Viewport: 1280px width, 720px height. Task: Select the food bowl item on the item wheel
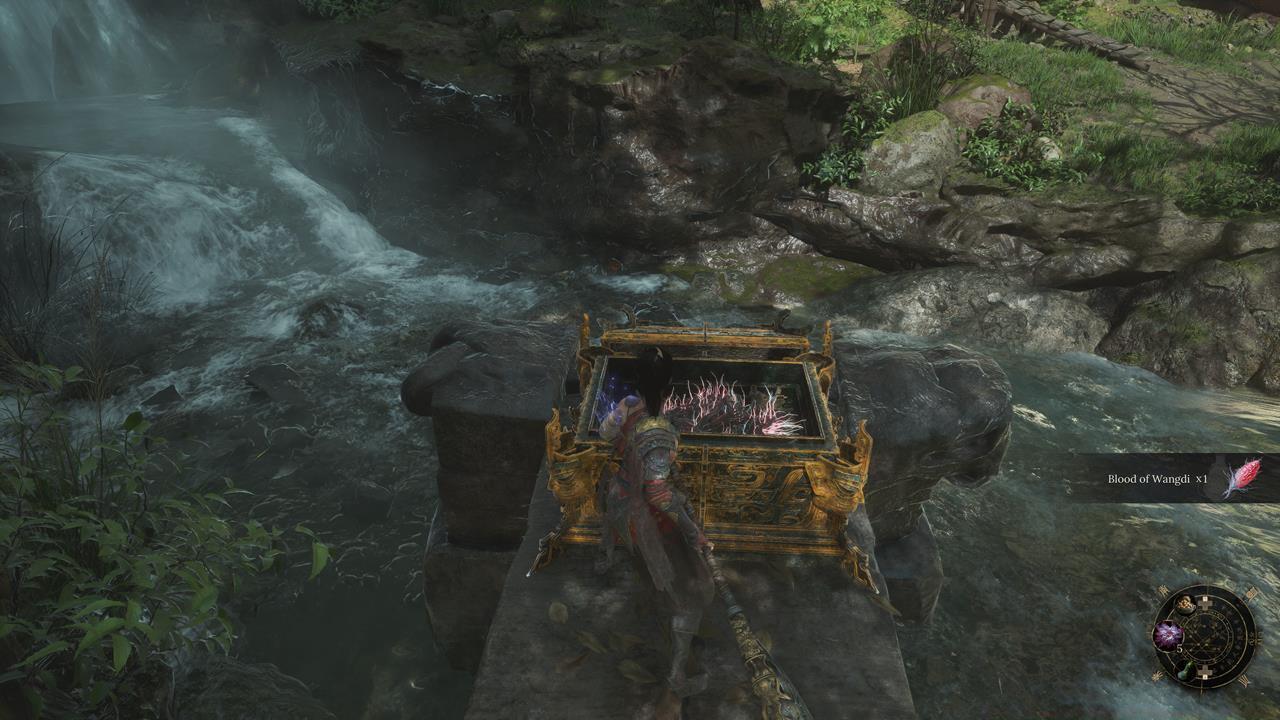1185,604
